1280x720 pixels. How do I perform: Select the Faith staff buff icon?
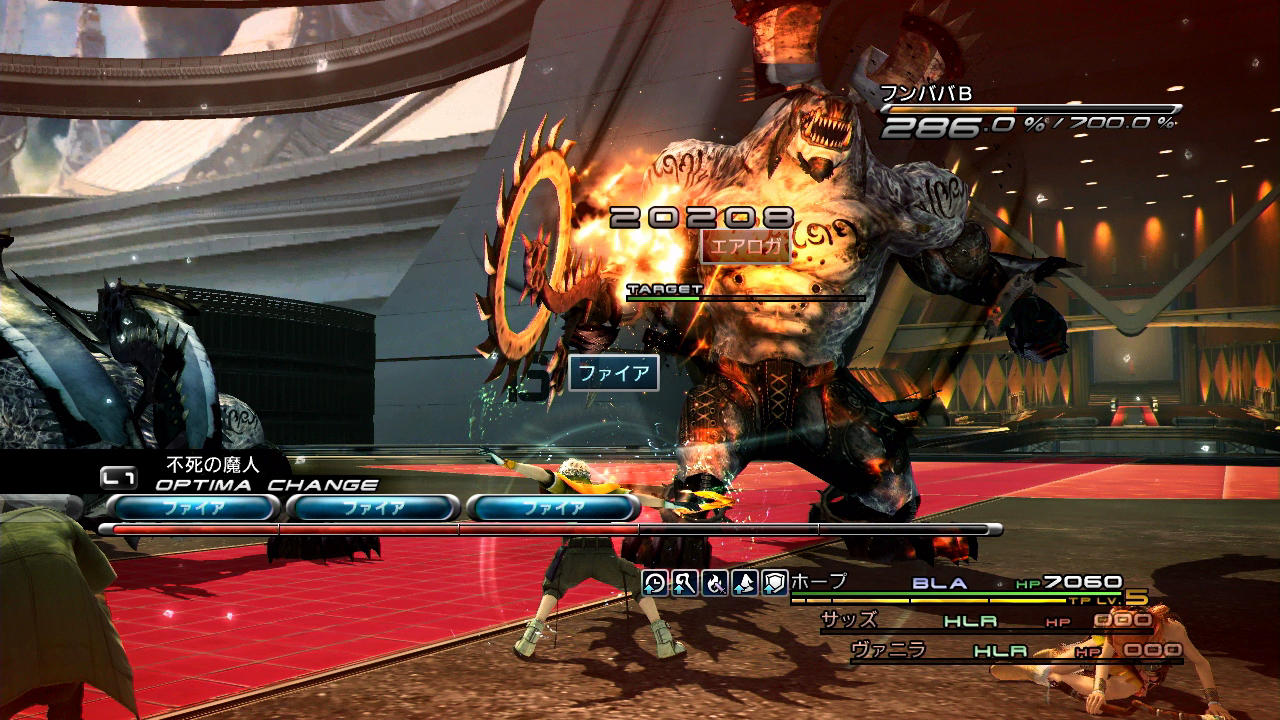click(684, 584)
